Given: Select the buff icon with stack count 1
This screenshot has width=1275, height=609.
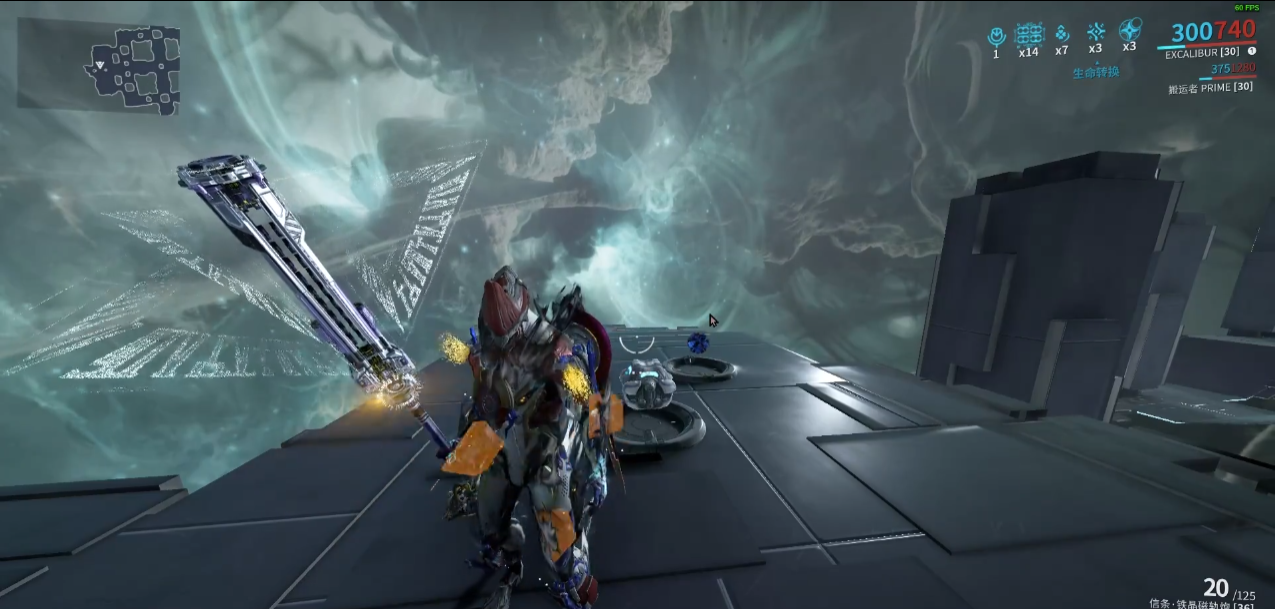Looking at the screenshot, I should click(996, 36).
